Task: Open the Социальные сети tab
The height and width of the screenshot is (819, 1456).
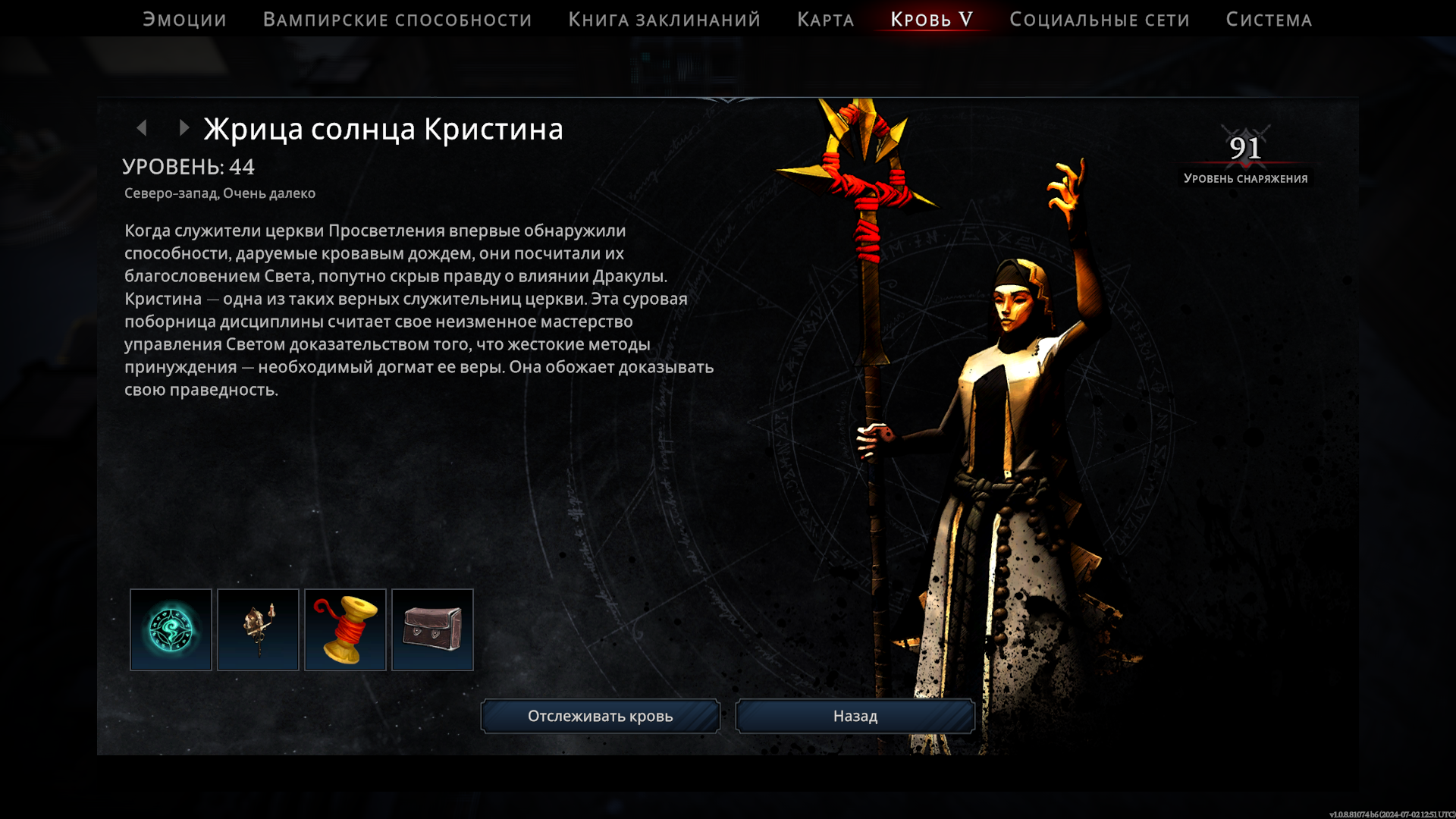Action: [1099, 20]
